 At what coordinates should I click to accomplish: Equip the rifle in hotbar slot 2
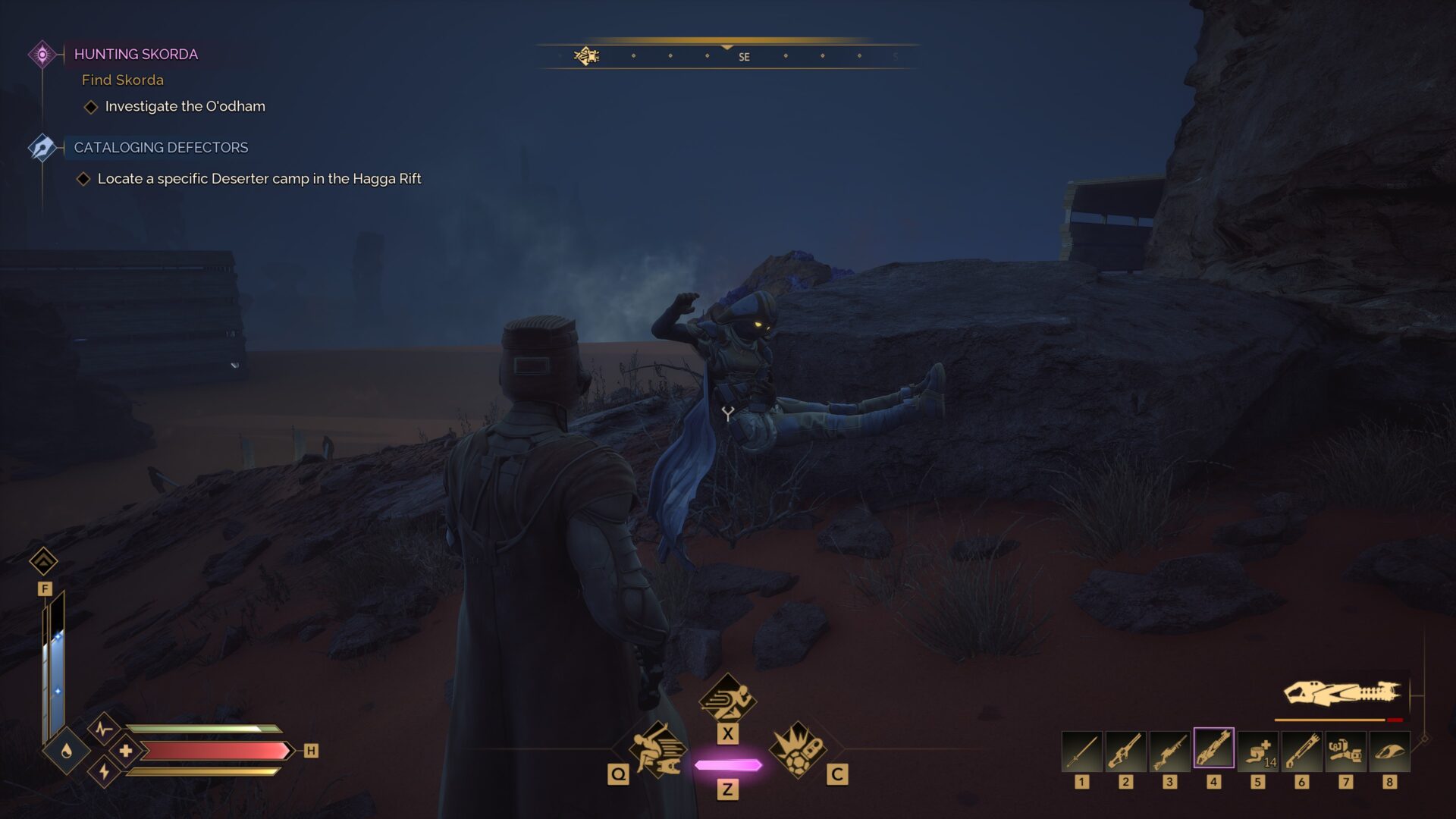1126,750
